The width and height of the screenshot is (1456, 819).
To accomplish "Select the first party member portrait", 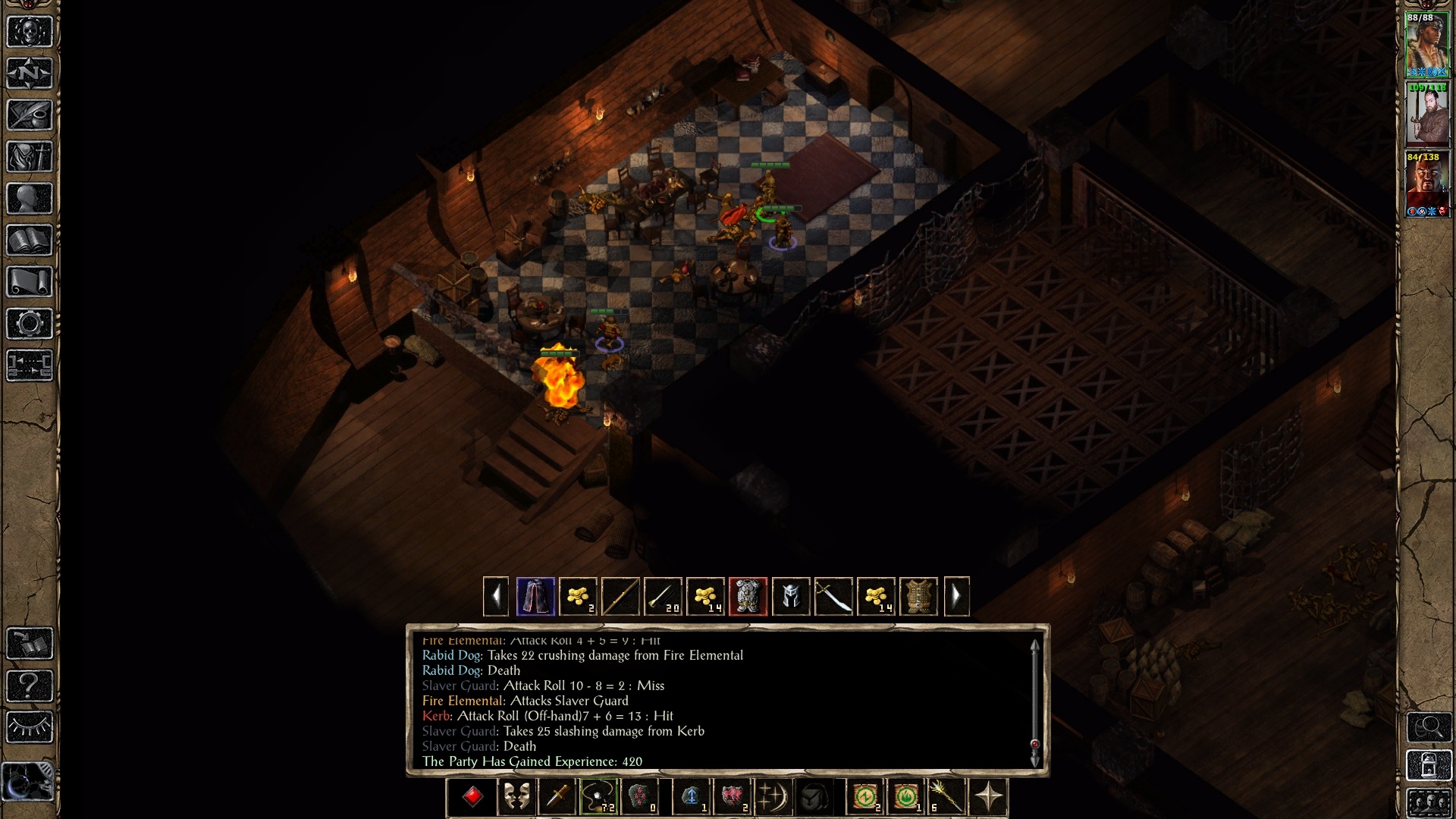I will (x=1426, y=45).
